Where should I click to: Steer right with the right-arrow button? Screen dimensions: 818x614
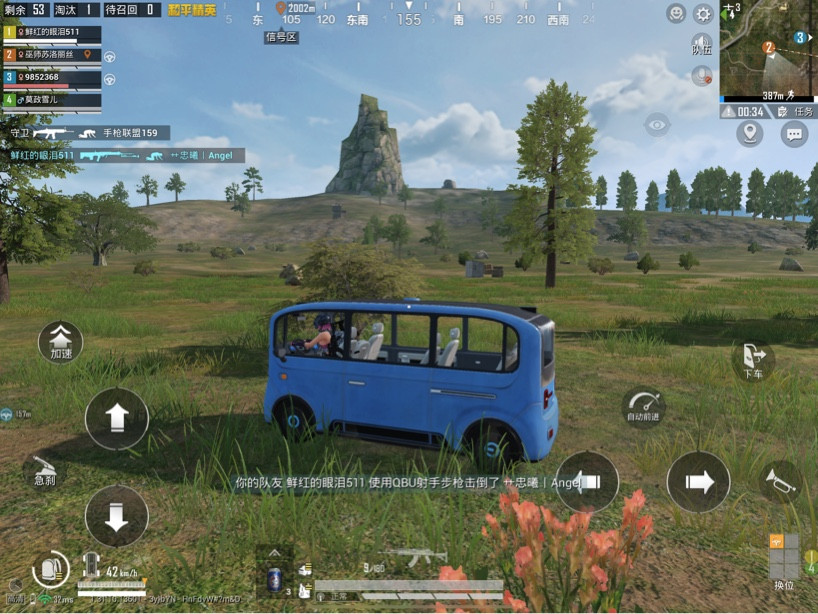pyautogui.click(x=698, y=483)
